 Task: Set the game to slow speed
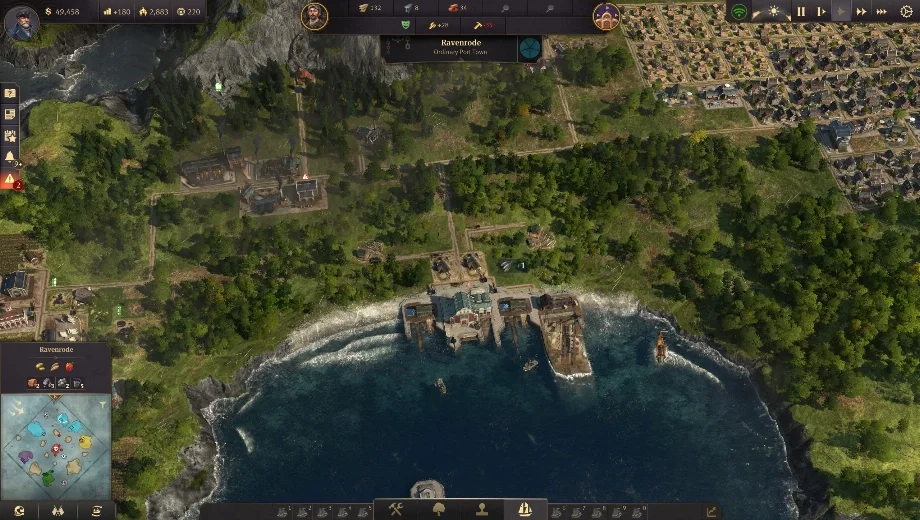tap(822, 12)
